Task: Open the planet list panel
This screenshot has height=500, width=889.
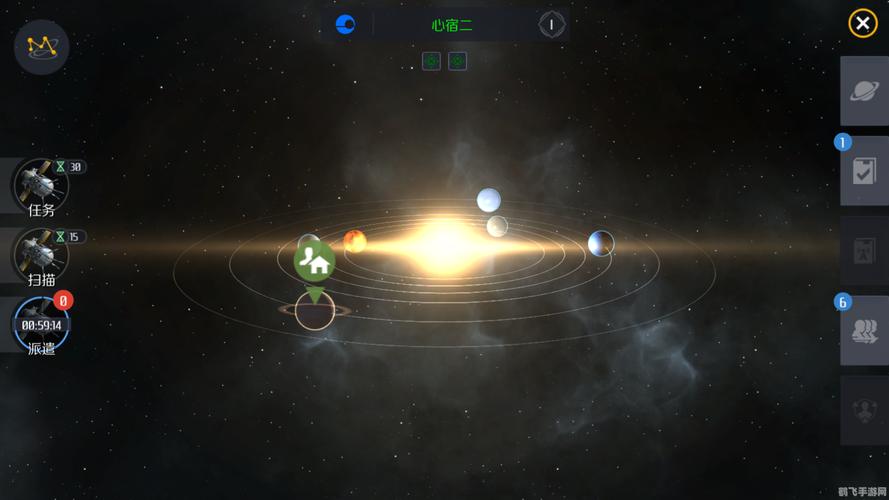Action: pyautogui.click(x=864, y=91)
